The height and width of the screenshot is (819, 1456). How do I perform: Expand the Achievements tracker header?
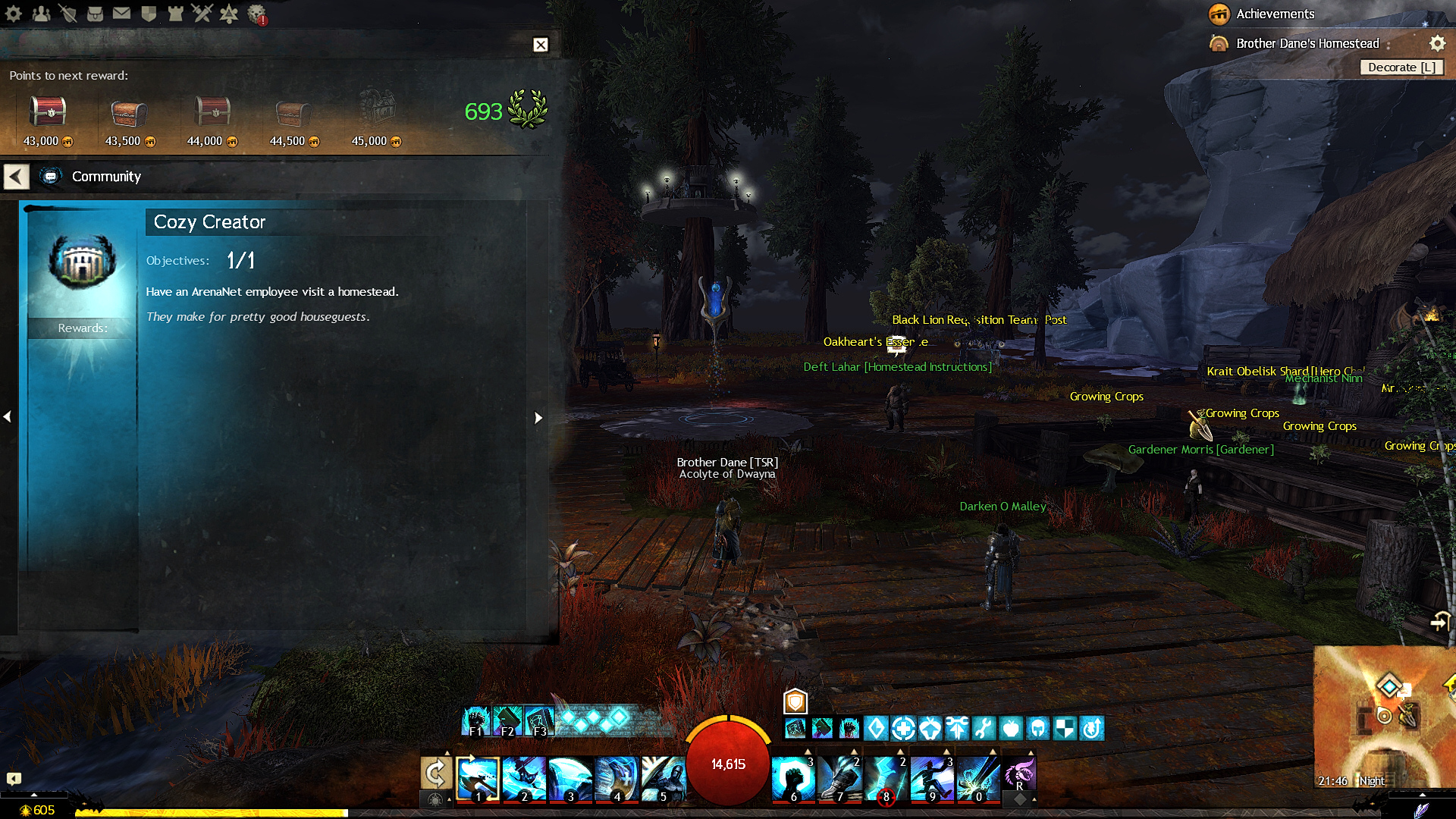tap(1275, 14)
